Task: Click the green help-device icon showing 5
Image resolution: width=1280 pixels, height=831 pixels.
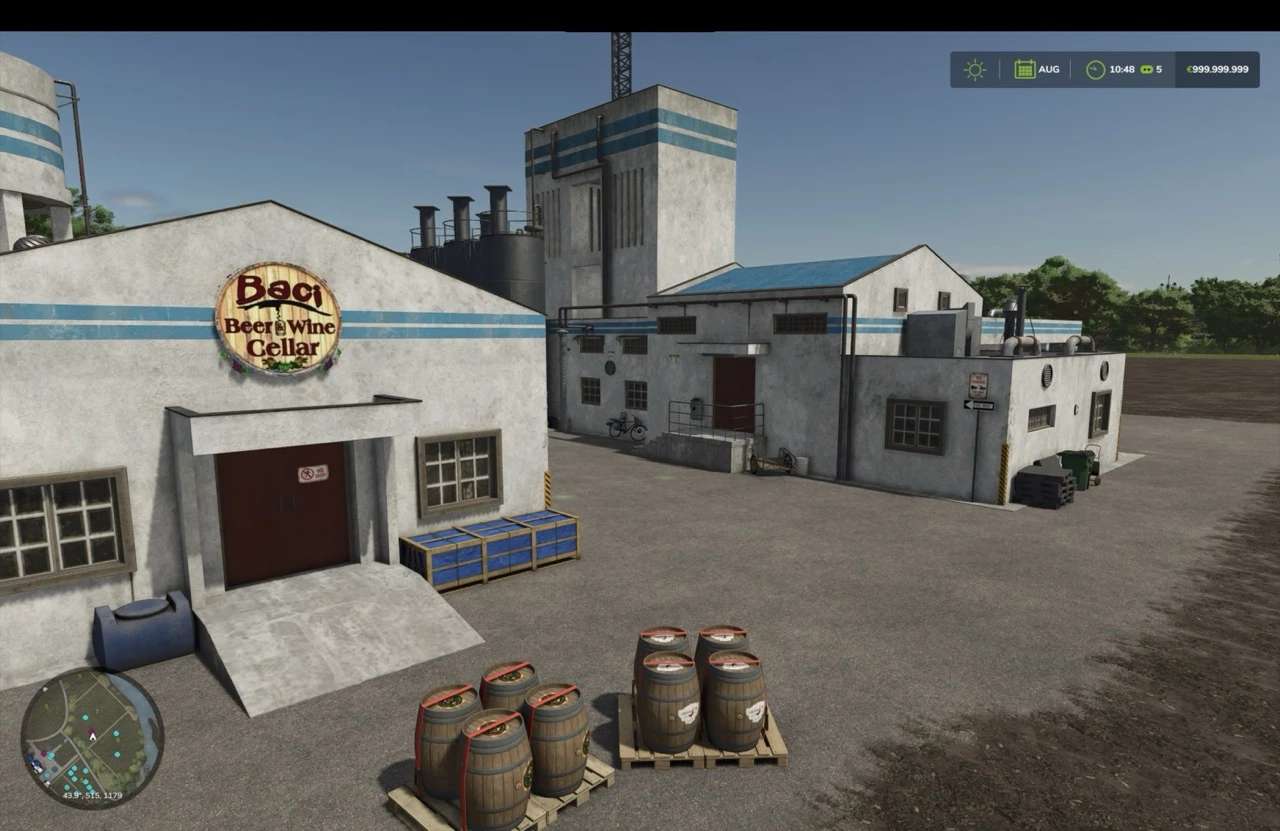Action: pos(1147,69)
